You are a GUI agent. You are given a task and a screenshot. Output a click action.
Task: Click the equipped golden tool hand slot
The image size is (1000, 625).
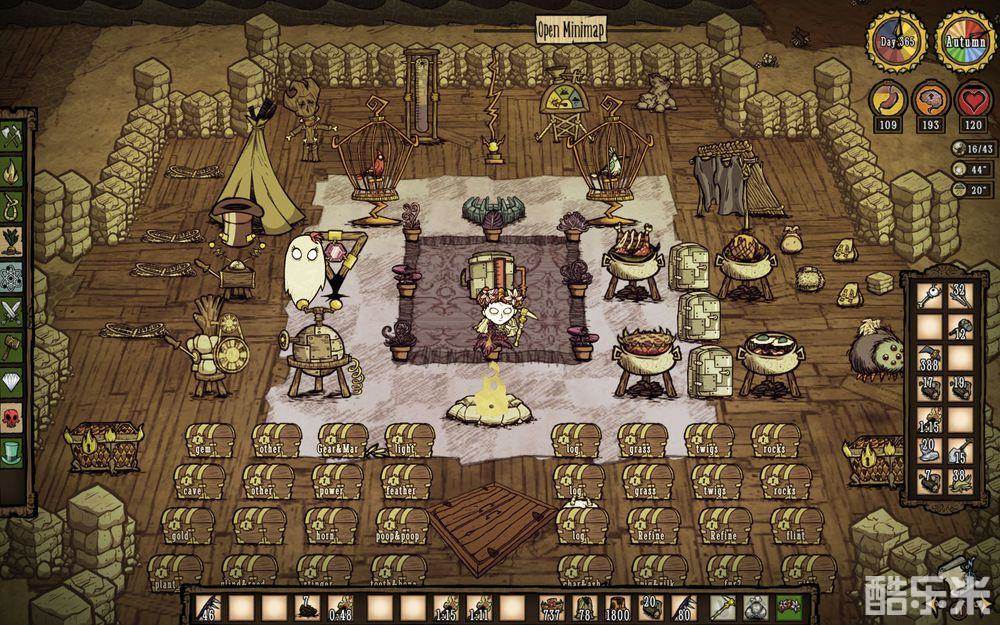726,605
